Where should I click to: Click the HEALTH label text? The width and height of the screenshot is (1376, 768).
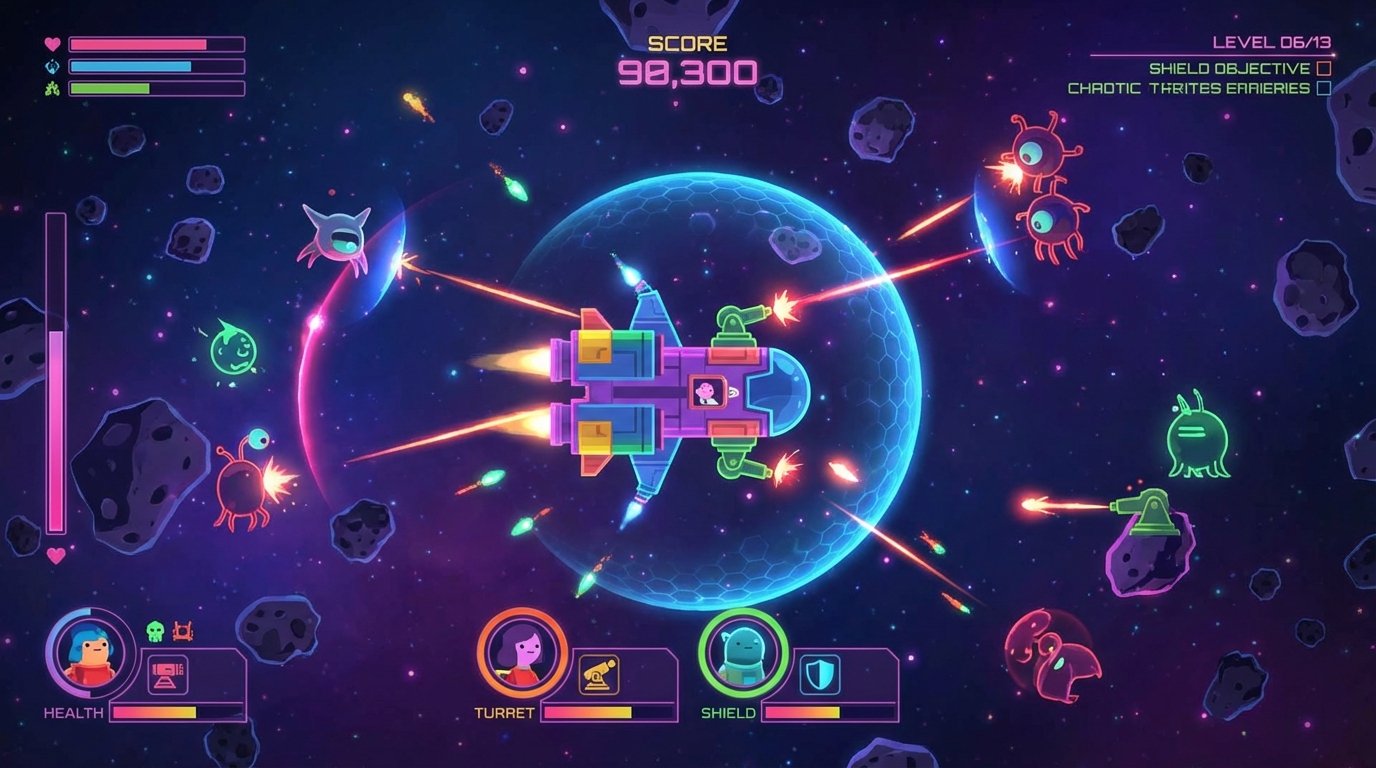pos(75,711)
